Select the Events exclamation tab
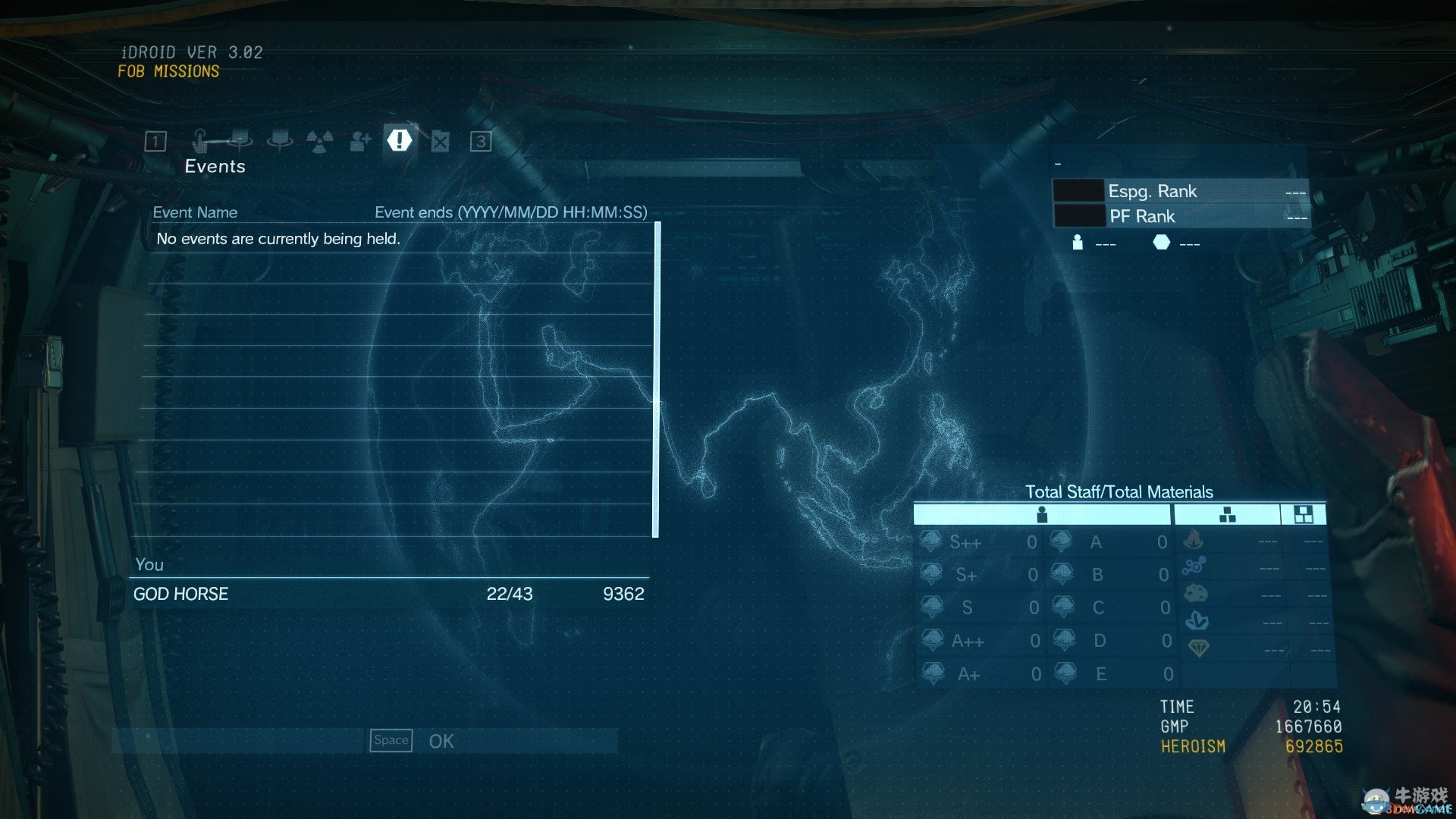 coord(400,140)
